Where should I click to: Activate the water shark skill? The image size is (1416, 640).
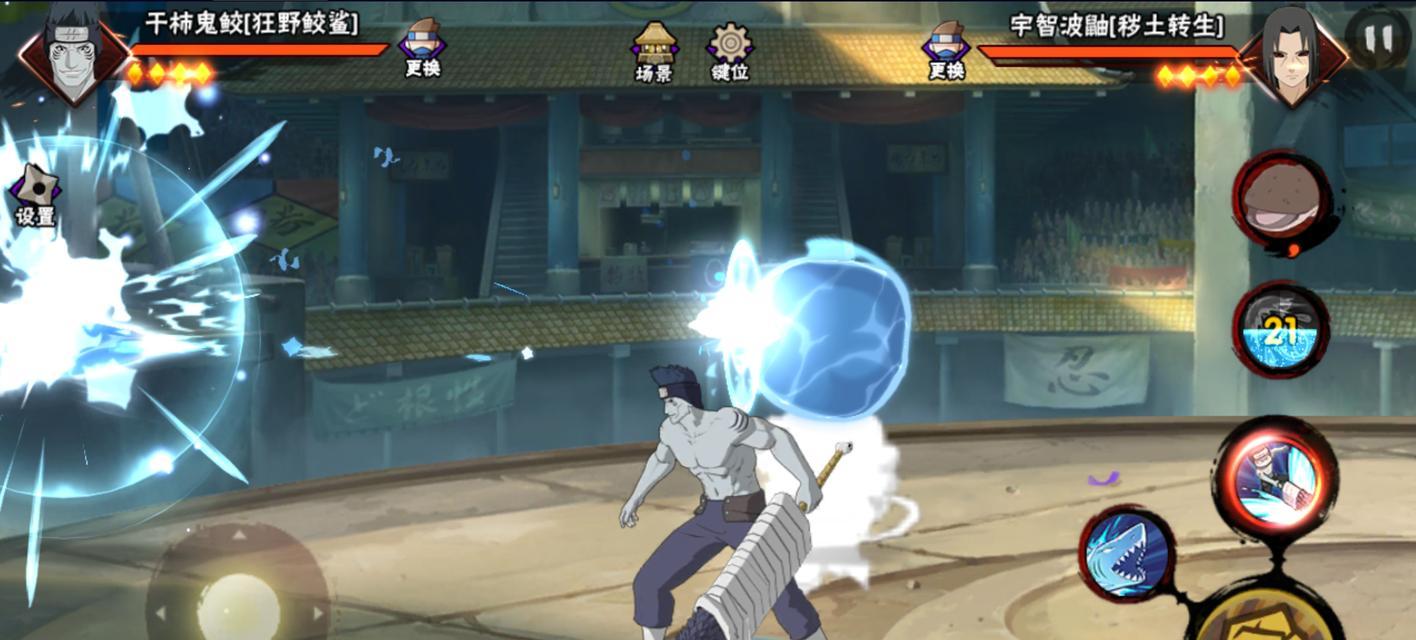(1127, 553)
